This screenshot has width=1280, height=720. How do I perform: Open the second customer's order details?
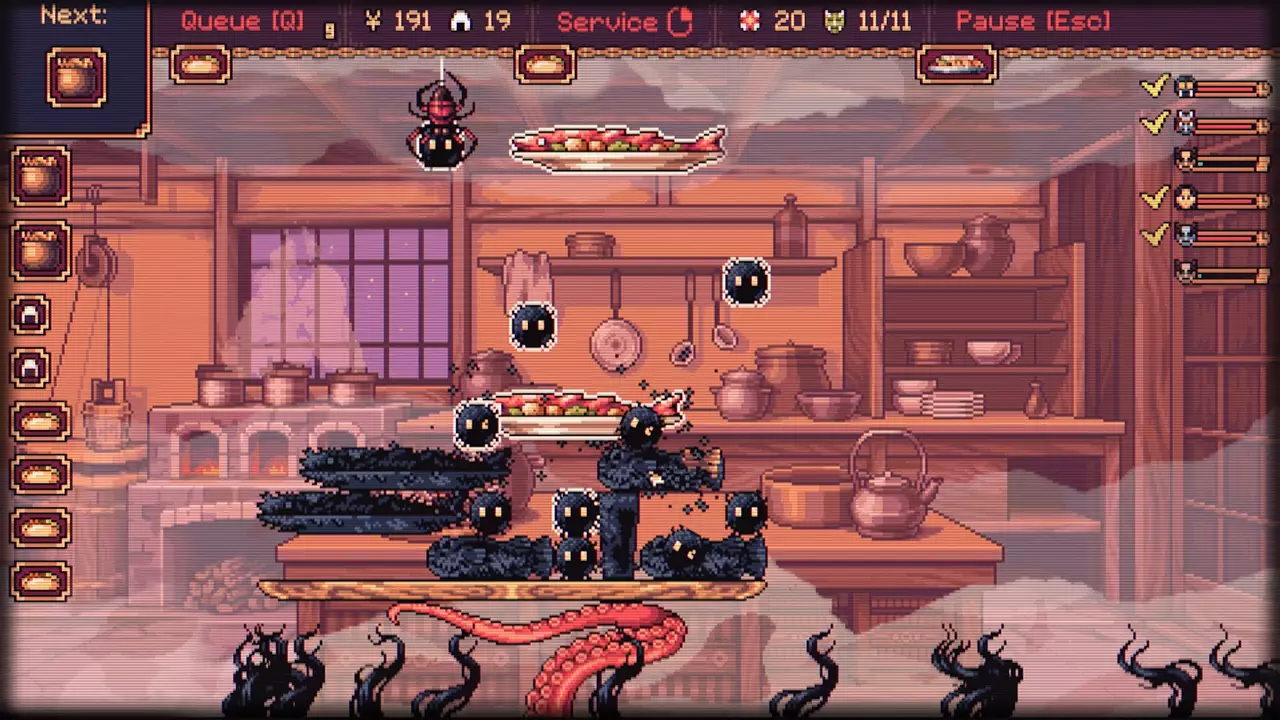(1185, 122)
